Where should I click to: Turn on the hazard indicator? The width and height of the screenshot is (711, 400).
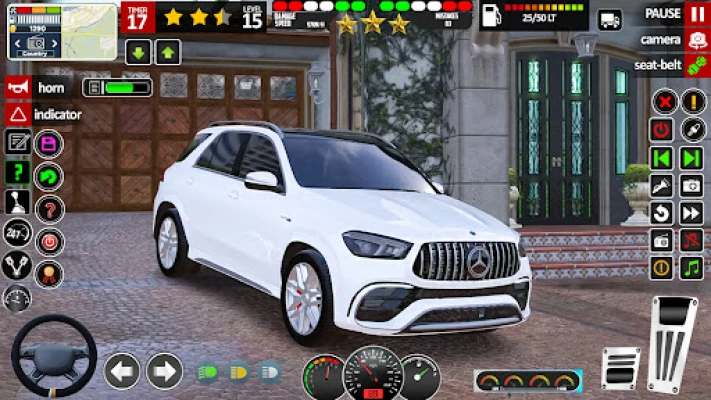pyautogui.click(x=18, y=114)
